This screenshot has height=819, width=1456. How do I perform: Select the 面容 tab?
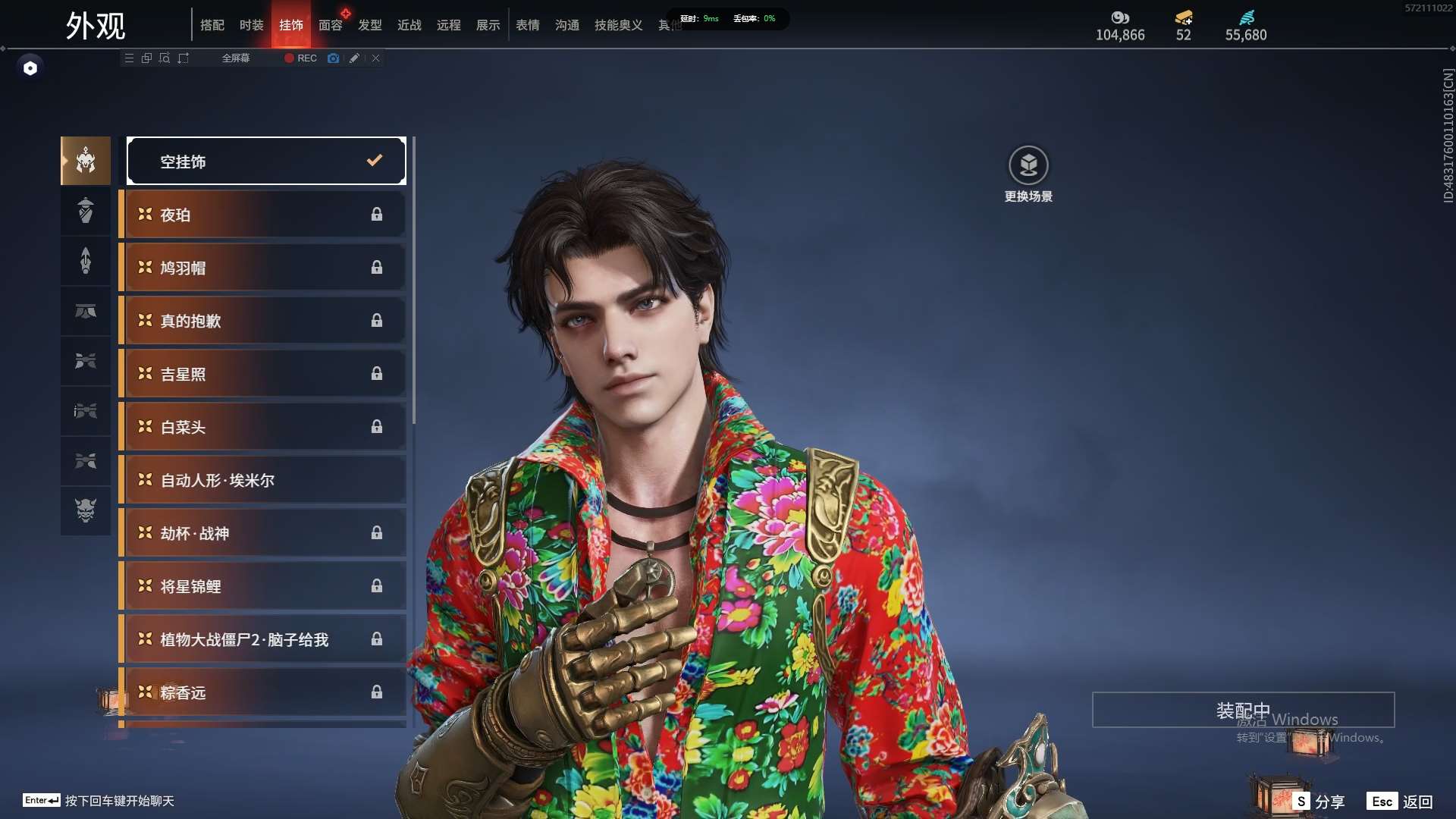(x=330, y=25)
